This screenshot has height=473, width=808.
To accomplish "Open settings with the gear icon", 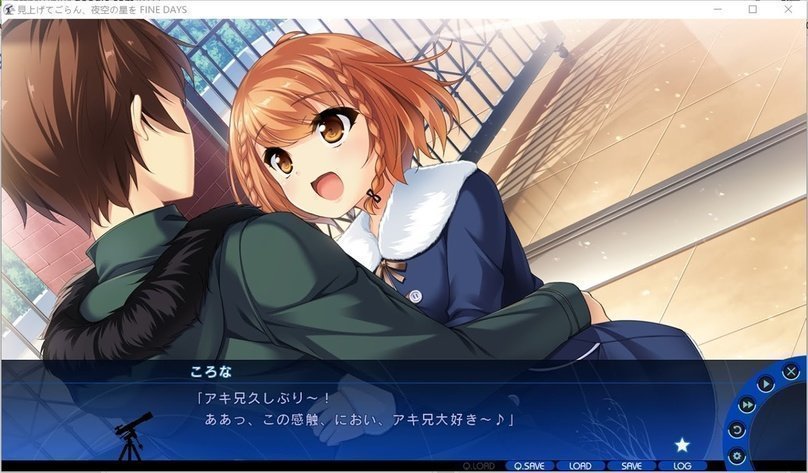I will 738,456.
